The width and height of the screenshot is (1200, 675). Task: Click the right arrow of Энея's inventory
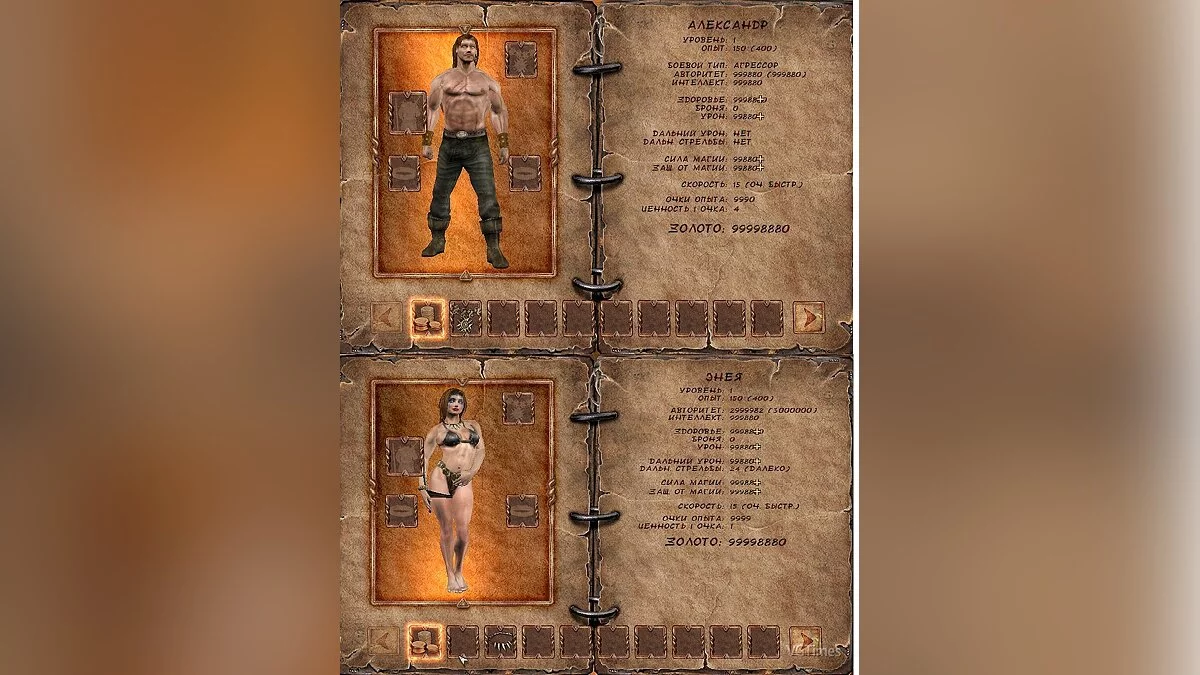point(804,641)
